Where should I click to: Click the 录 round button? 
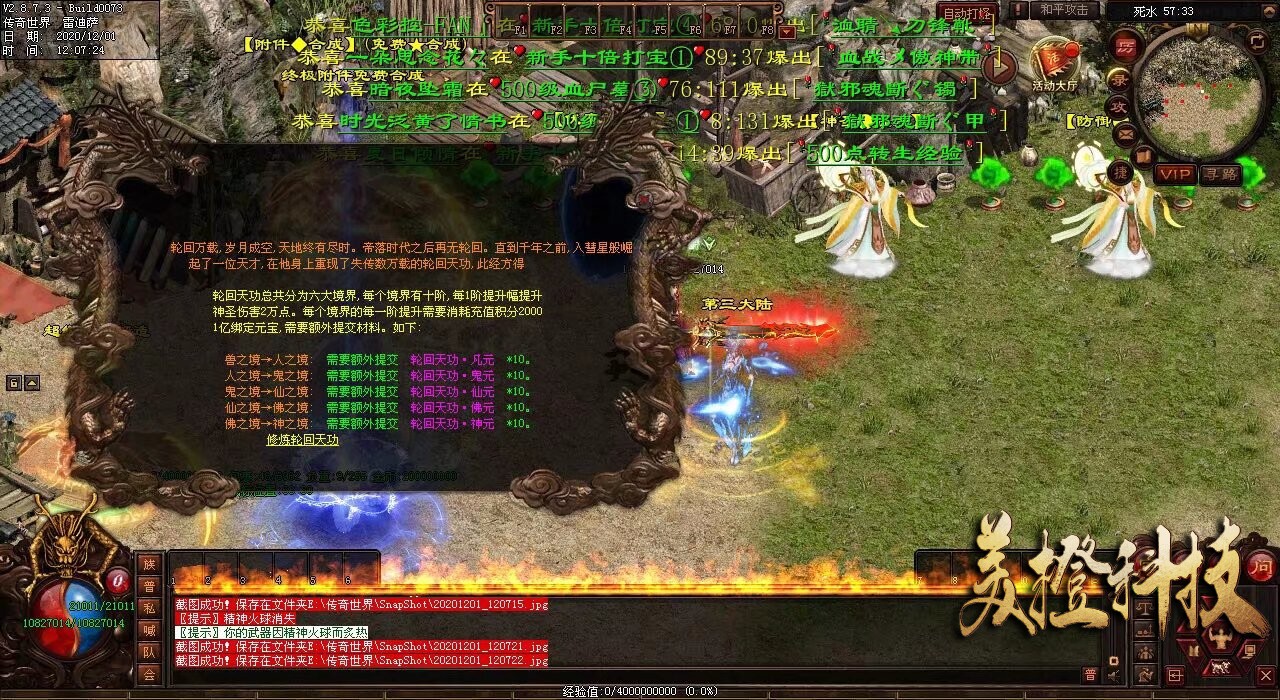click(1121, 77)
